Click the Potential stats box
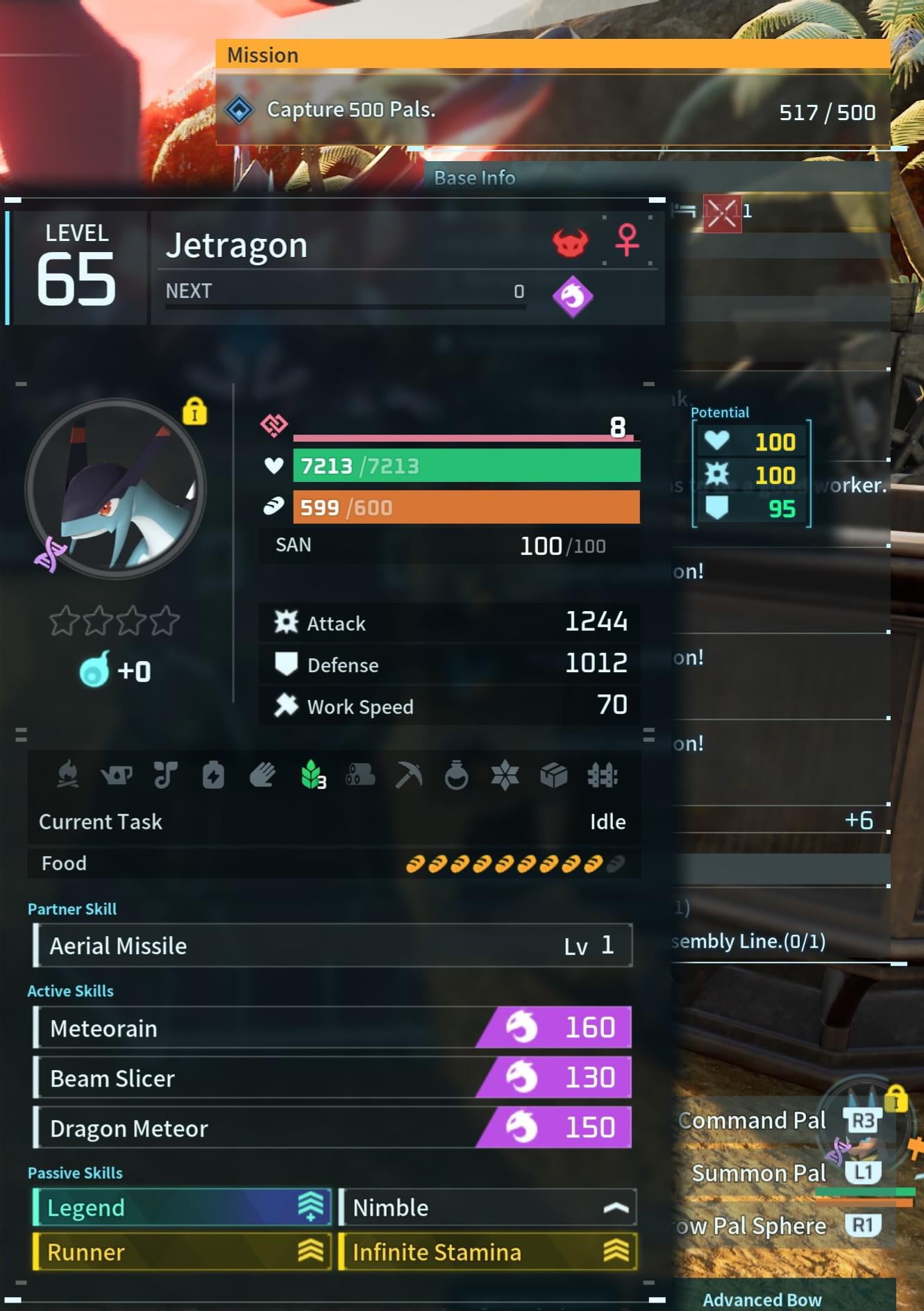 coord(751,475)
